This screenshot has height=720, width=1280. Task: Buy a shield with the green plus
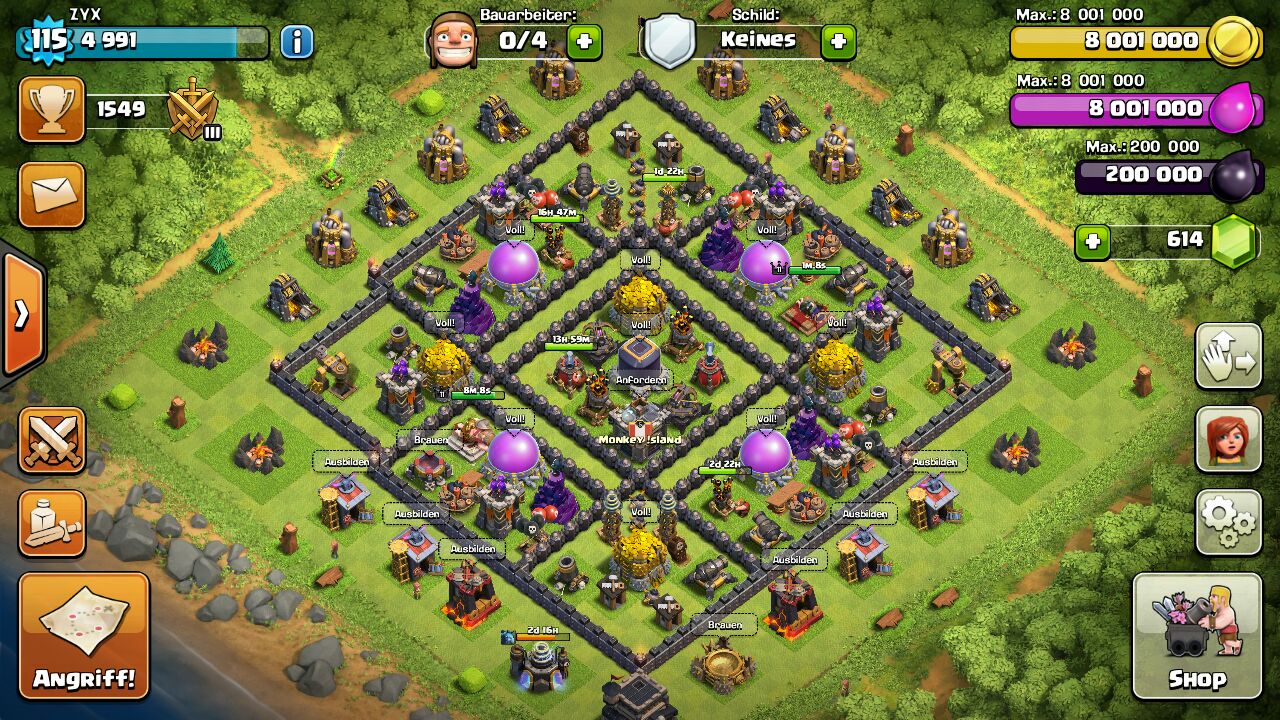click(838, 41)
